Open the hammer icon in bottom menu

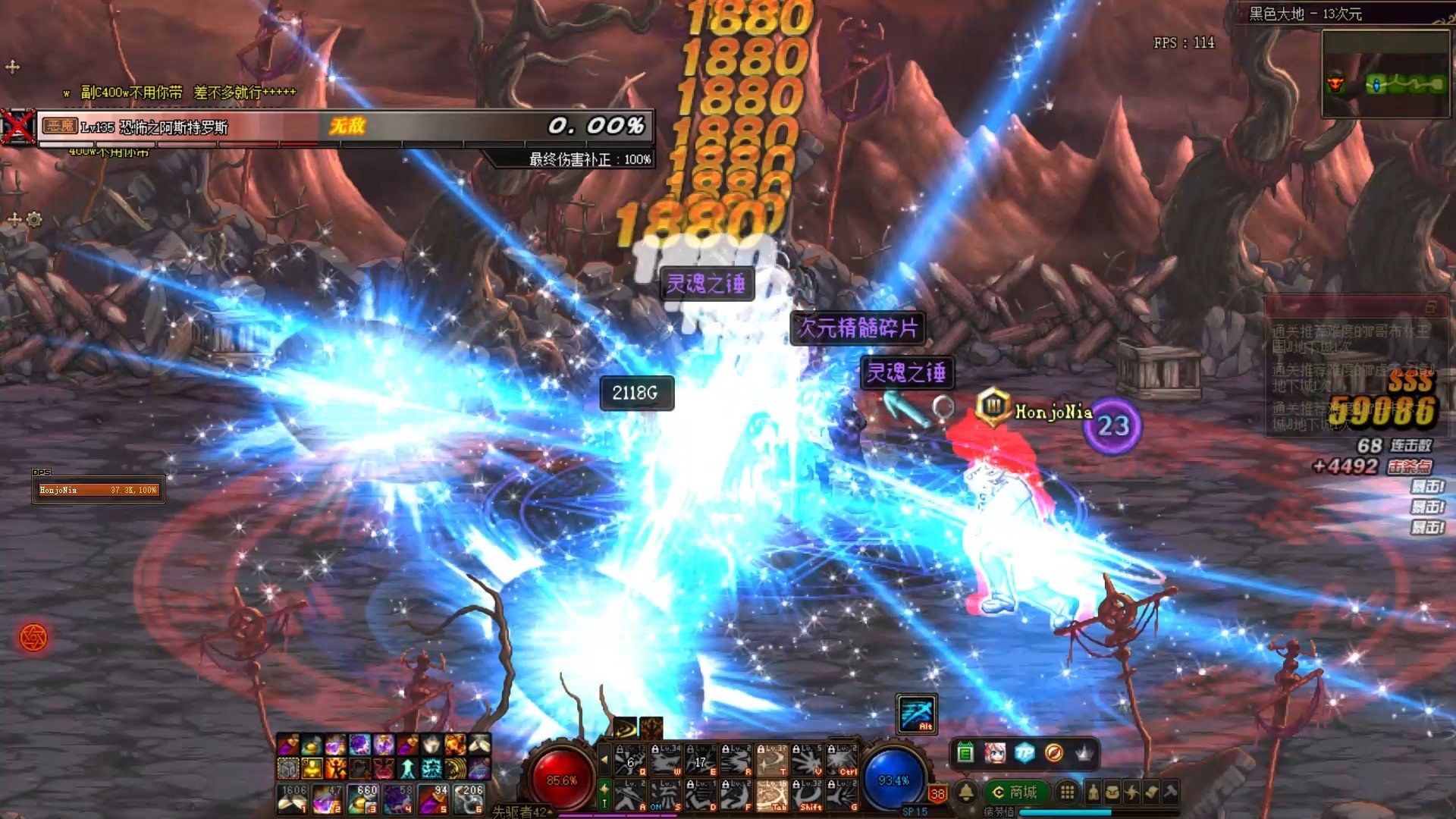pyautogui.click(x=1171, y=792)
